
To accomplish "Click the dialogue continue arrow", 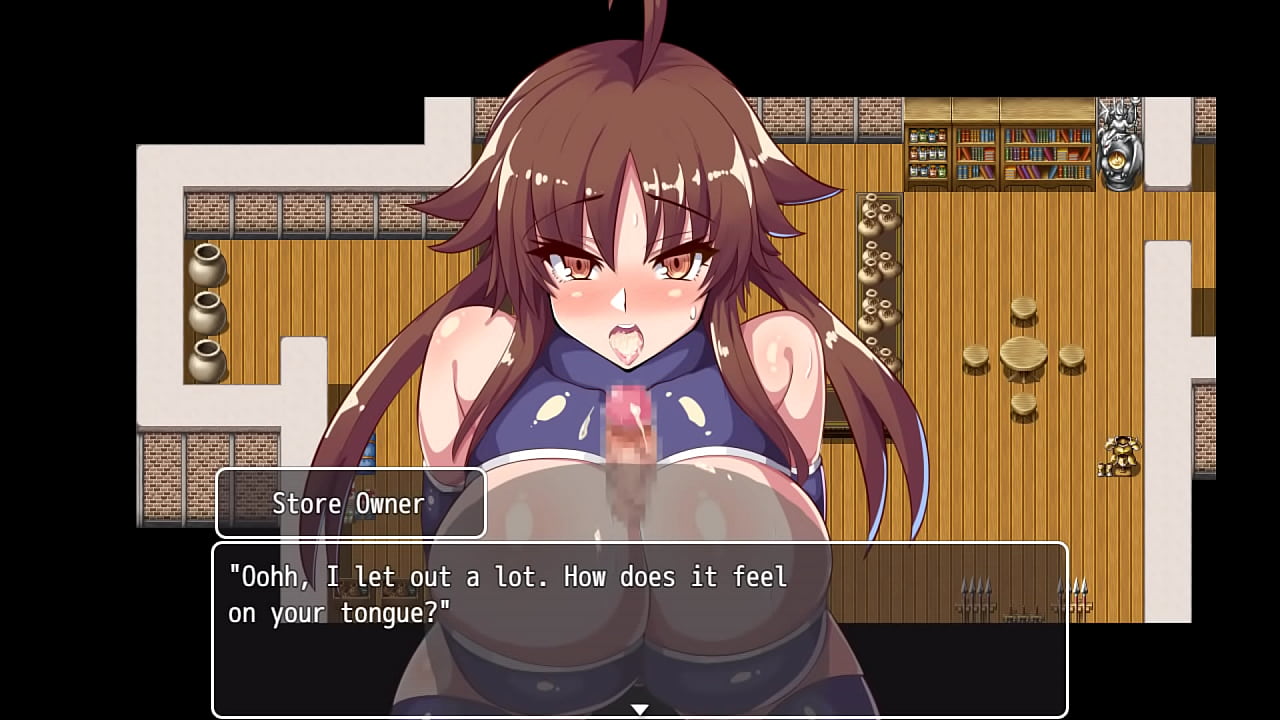I will click(x=639, y=709).
